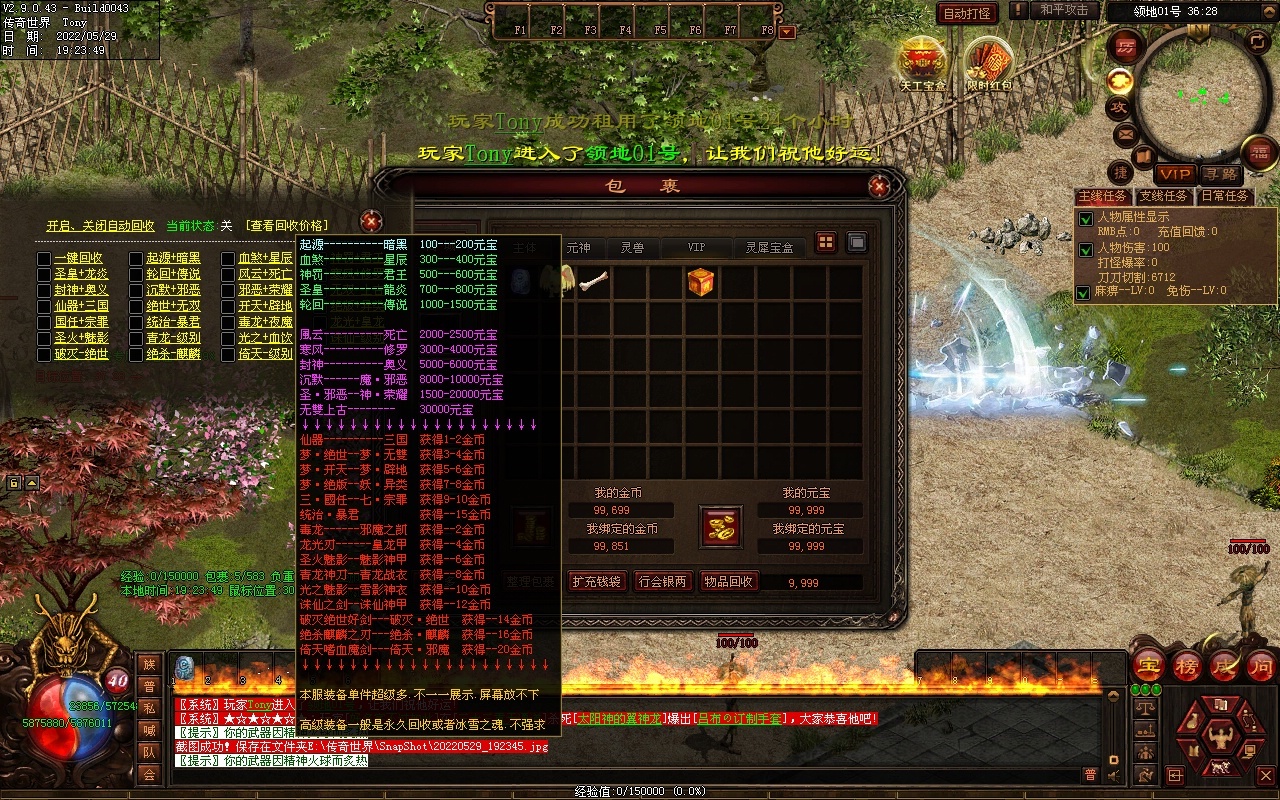Start auto-fighting with 自动打怪
The height and width of the screenshot is (800, 1280).
coord(967,14)
